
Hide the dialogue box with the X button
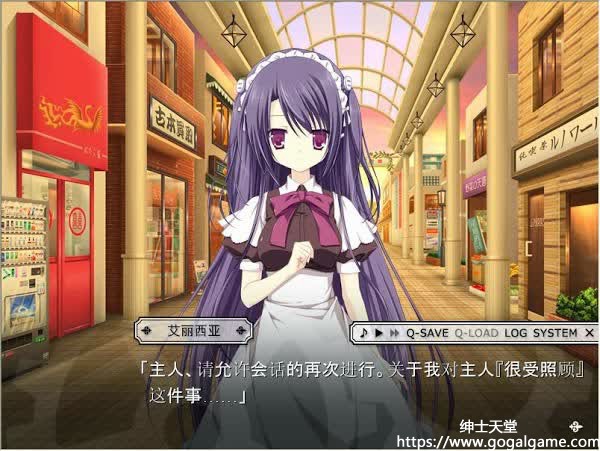[589, 332]
